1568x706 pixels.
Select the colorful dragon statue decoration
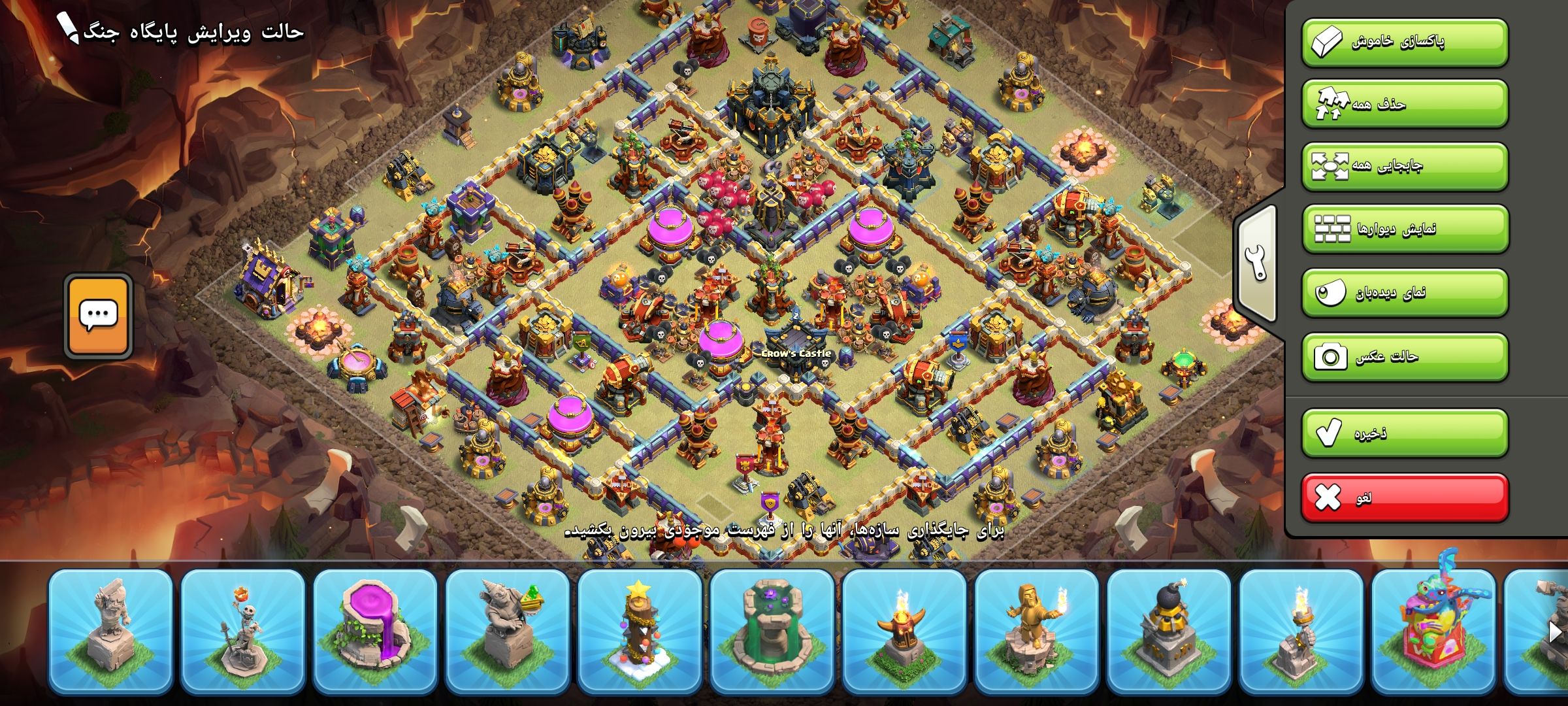coord(1433,631)
